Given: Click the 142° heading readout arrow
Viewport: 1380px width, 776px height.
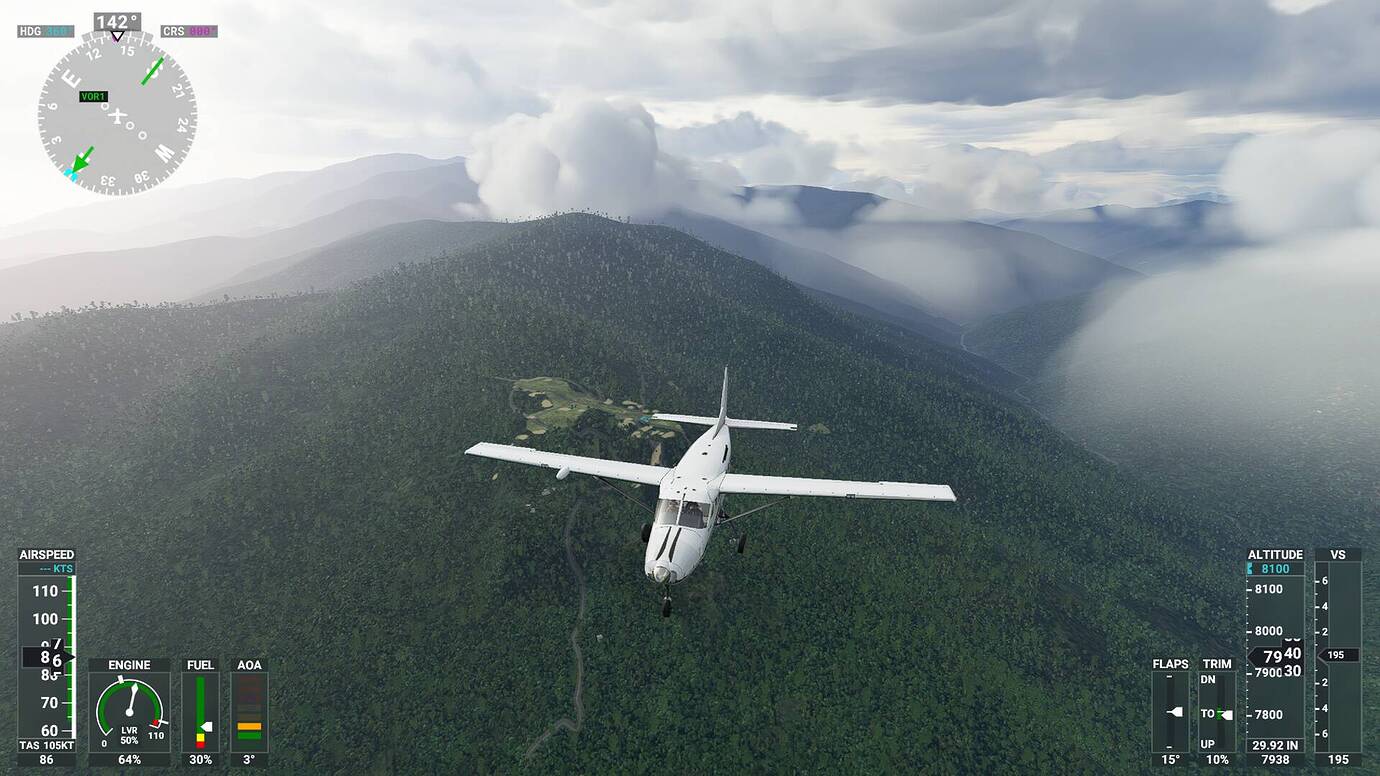Looking at the screenshot, I should point(119,19).
